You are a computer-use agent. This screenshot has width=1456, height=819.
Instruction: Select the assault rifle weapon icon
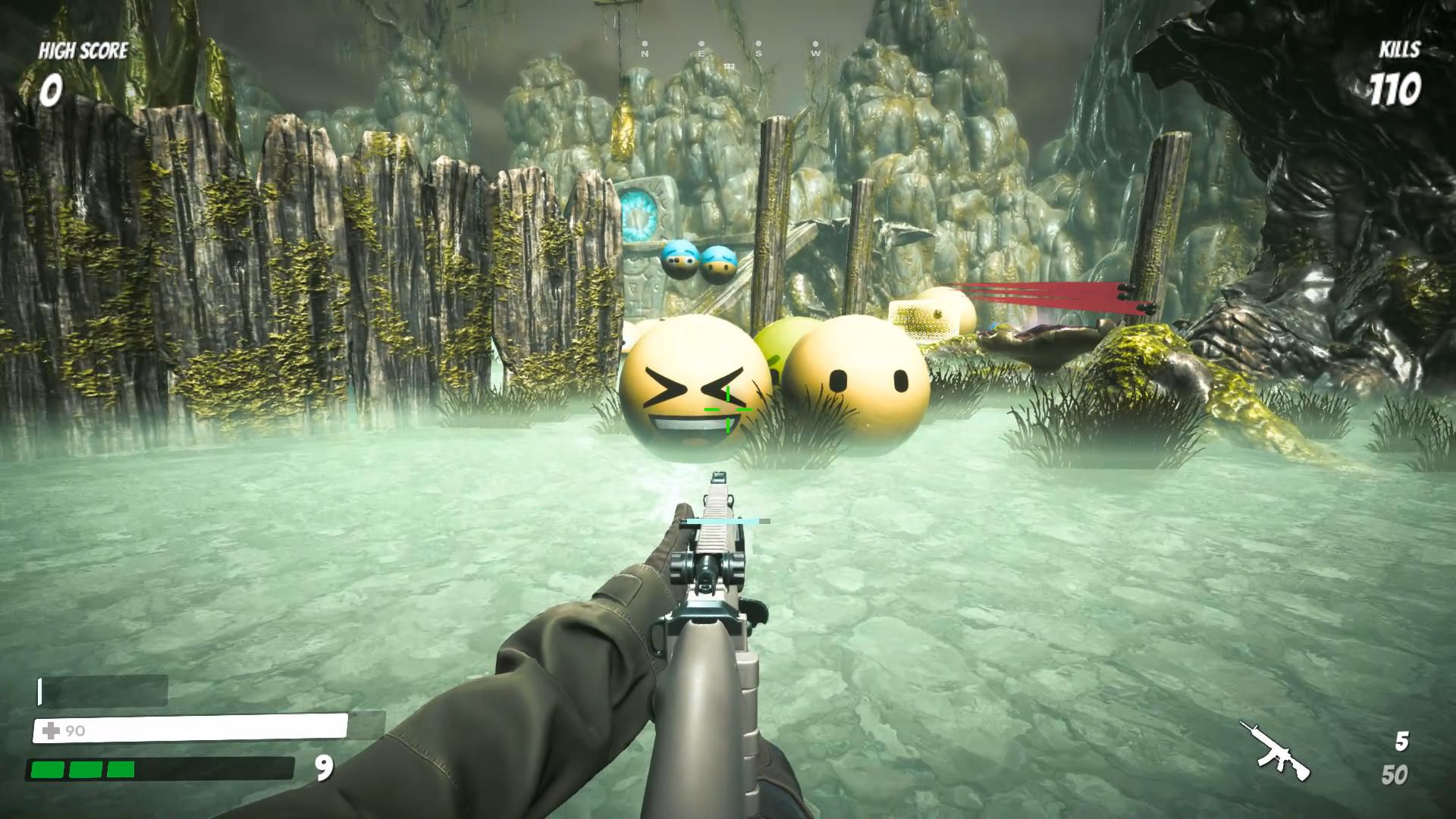[1276, 751]
